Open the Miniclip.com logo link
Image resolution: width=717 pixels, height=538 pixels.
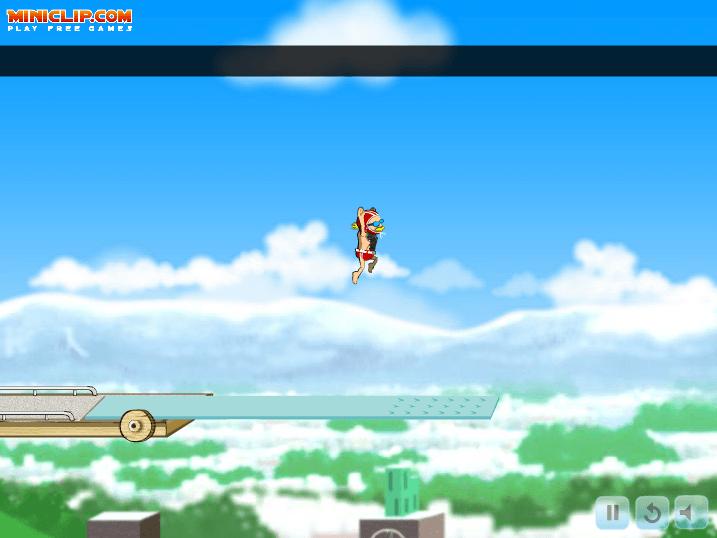point(69,19)
